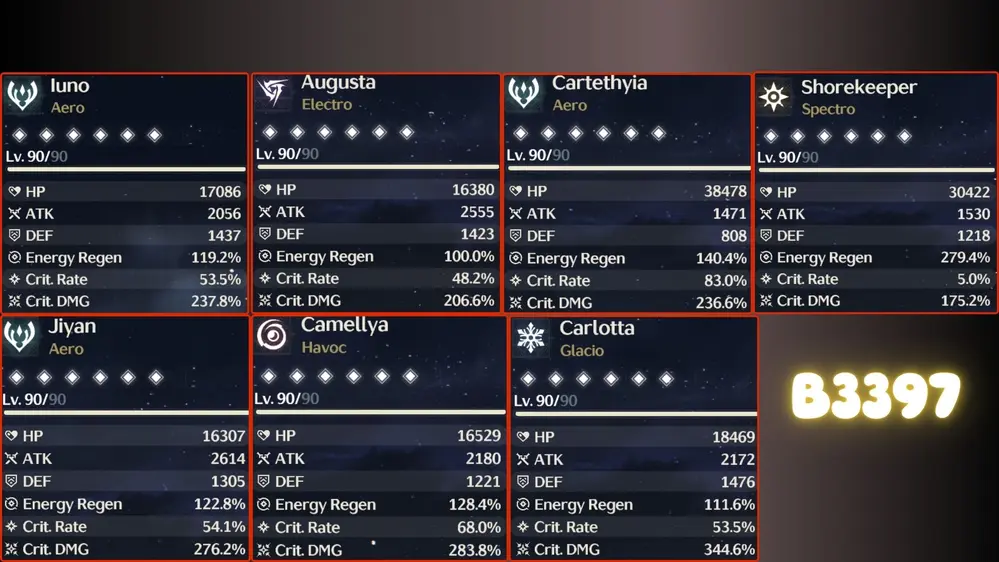
Task: Select Jiyan's character stat card
Action: pyautogui.click(x=124, y=438)
